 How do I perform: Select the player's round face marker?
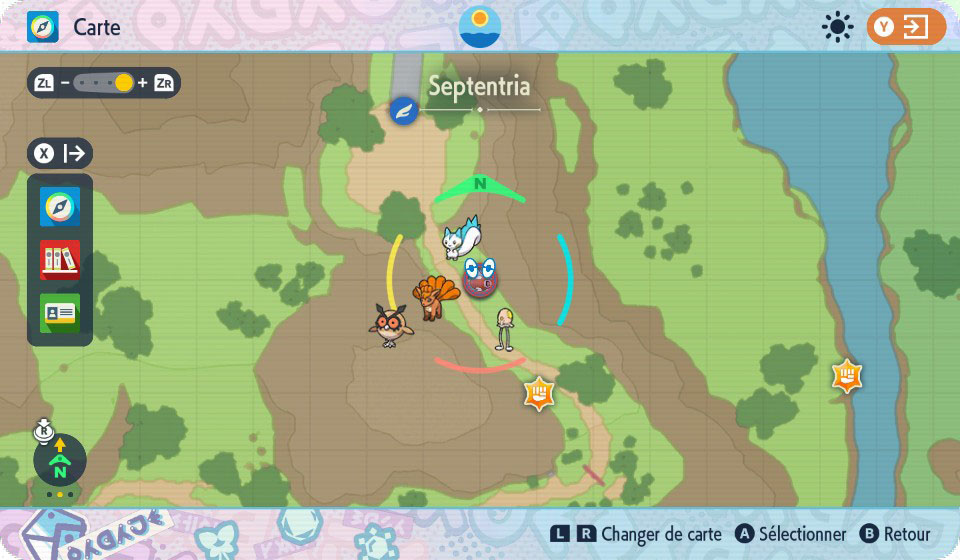[481, 276]
